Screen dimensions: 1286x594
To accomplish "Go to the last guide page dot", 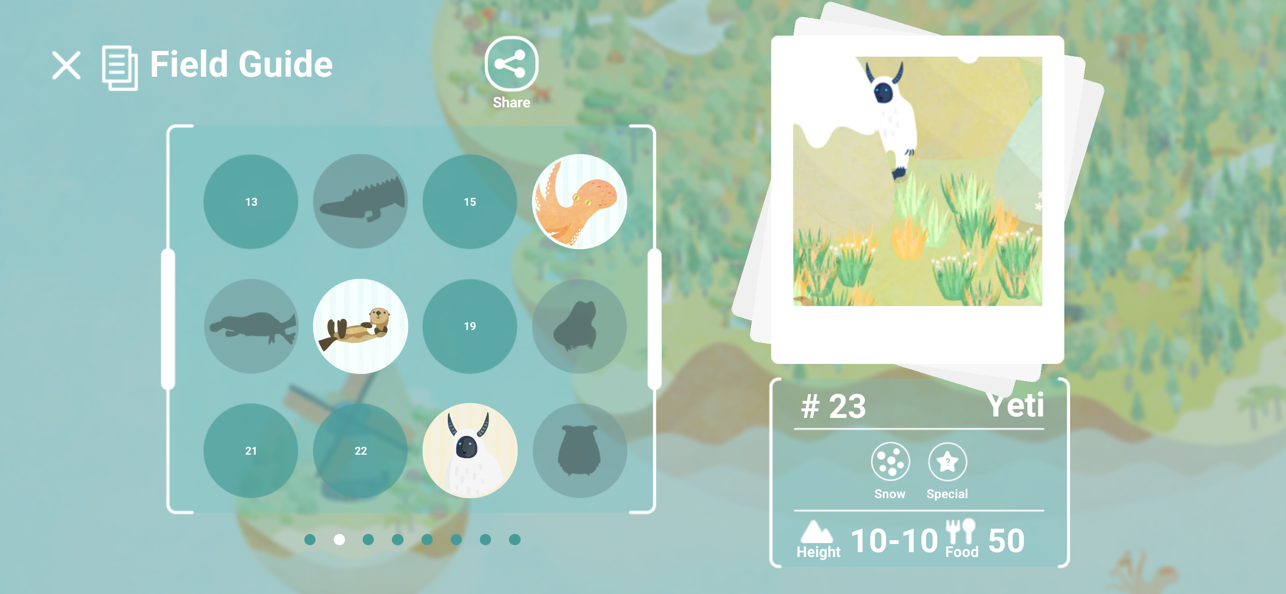I will point(515,540).
